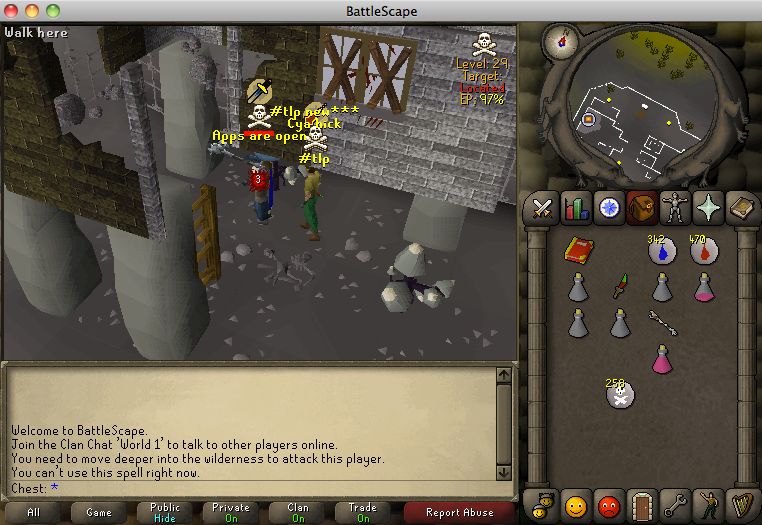Select the skull rune stack of 258
762x525 pixels.
[x=620, y=394]
